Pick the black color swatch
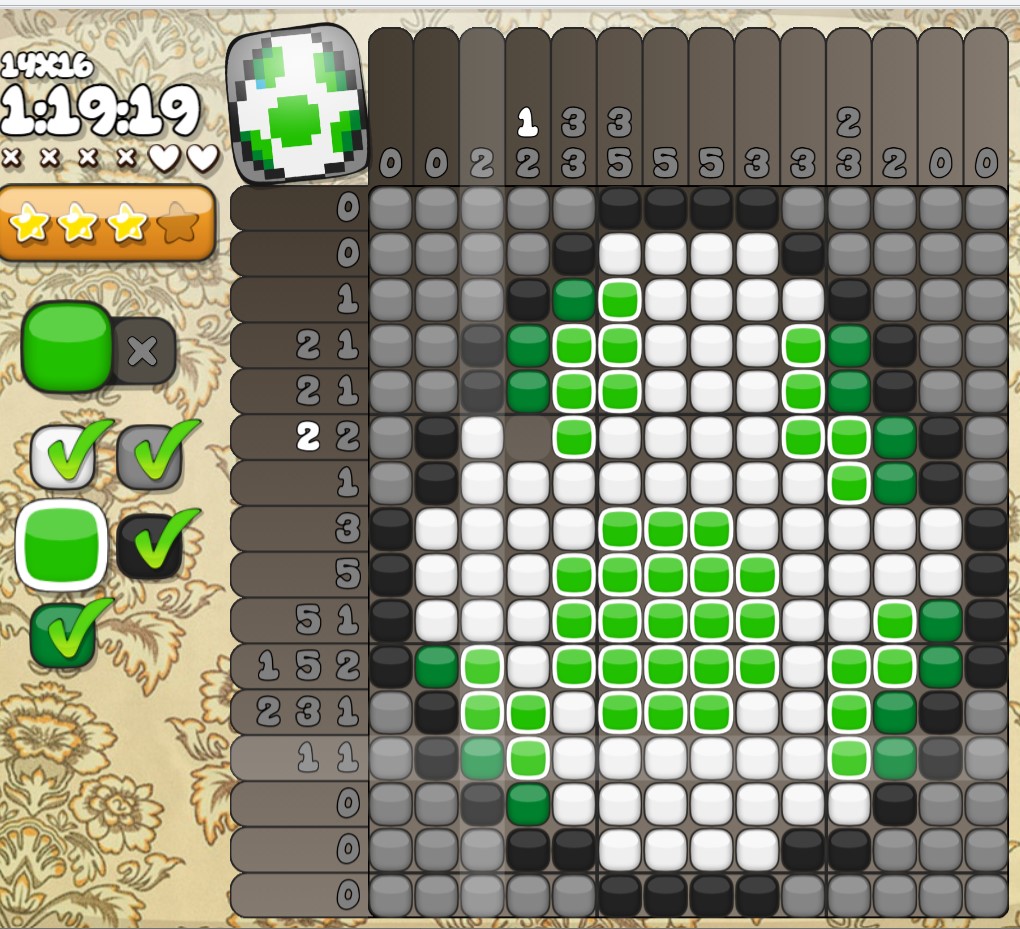Screen dimensions: 1020x929 pyautogui.click(x=150, y=545)
